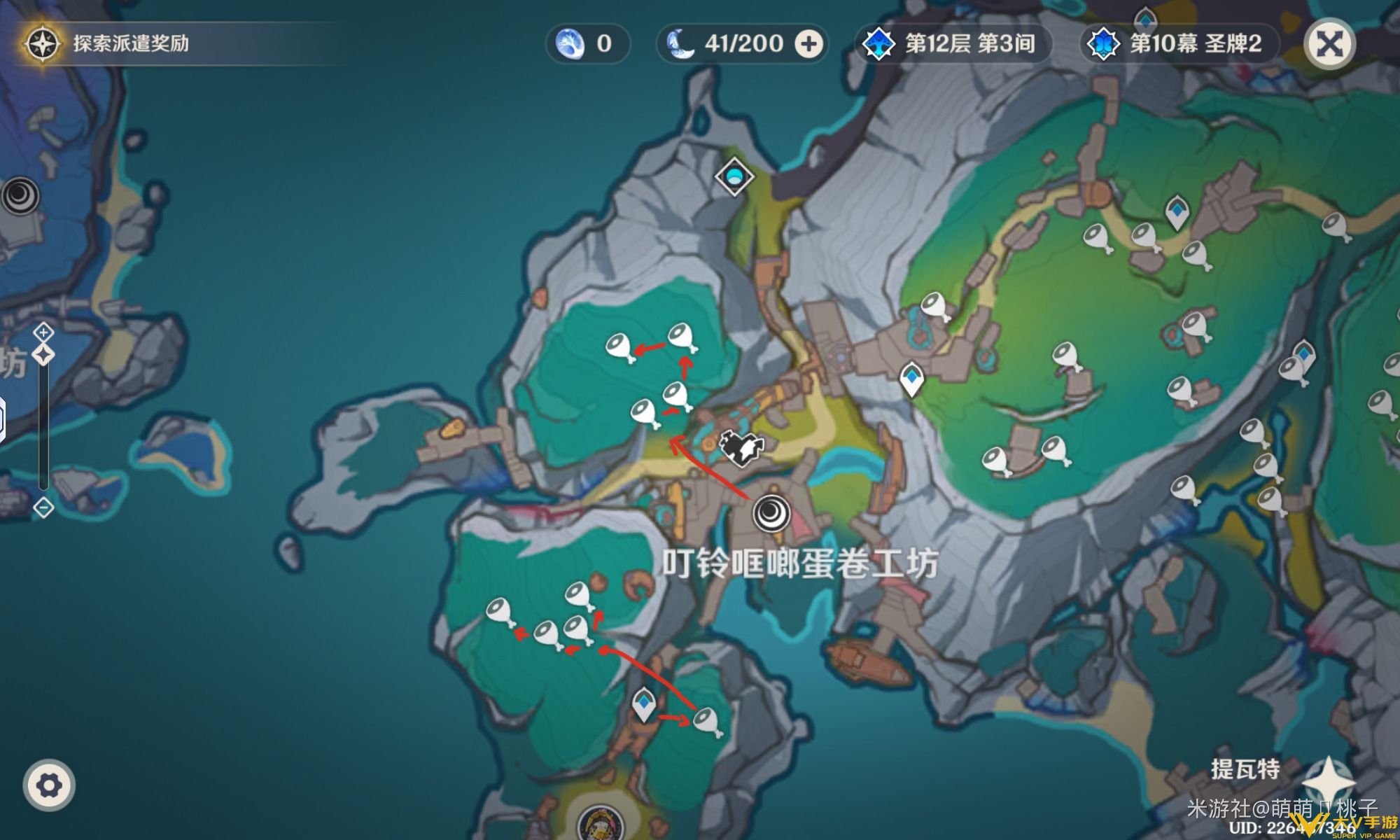
Task: Zoom in using the plus on the map slider
Action: 42,335
